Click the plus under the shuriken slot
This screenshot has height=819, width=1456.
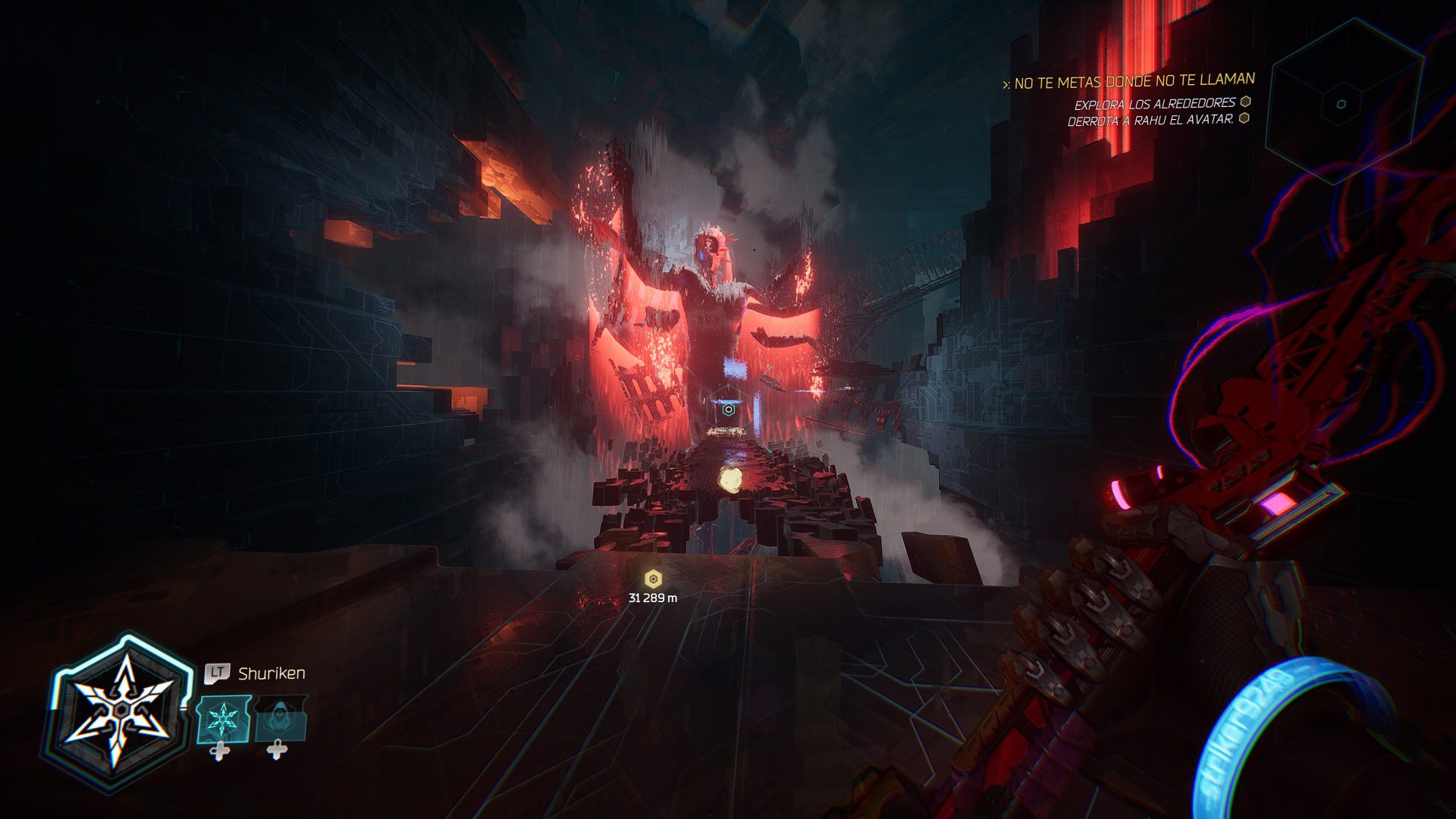click(219, 752)
